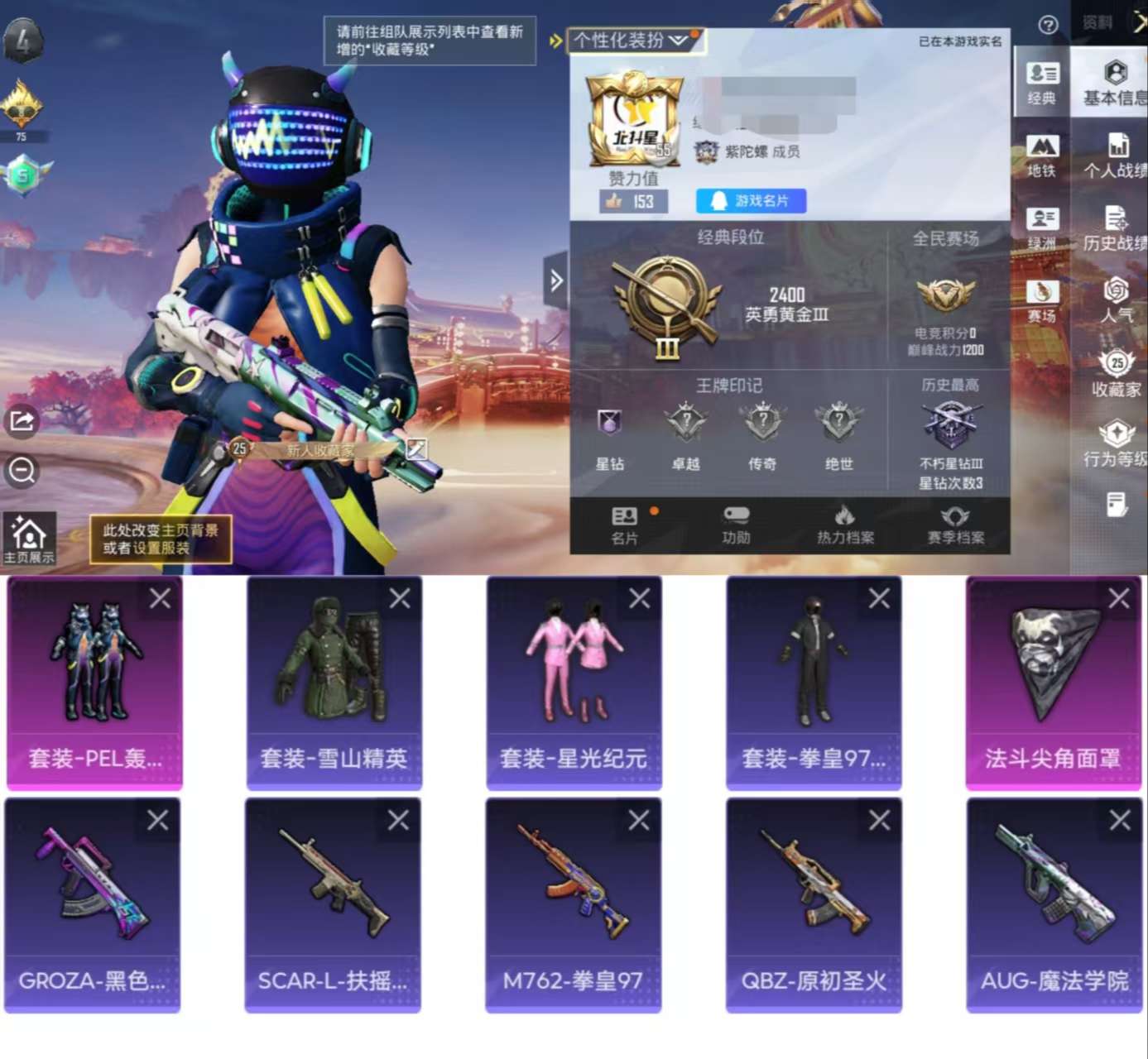Click the share icon on the left
Image resolution: width=1148 pixels, height=1059 pixels.
(21, 422)
